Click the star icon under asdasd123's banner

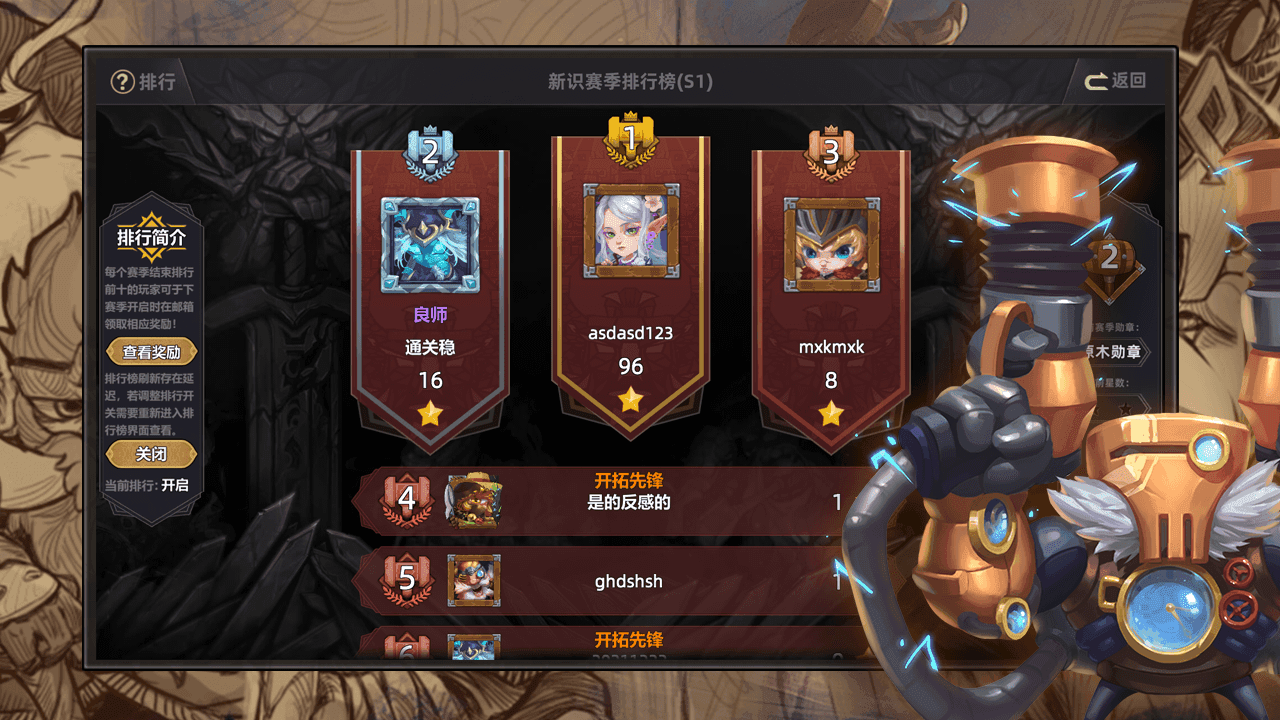point(629,400)
